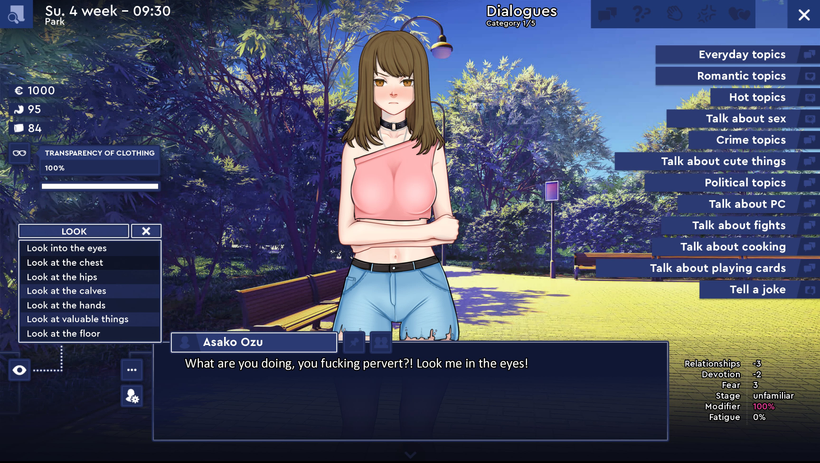This screenshot has height=463, width=820.
Task: Select Look into the eyes
Action: pos(67,248)
